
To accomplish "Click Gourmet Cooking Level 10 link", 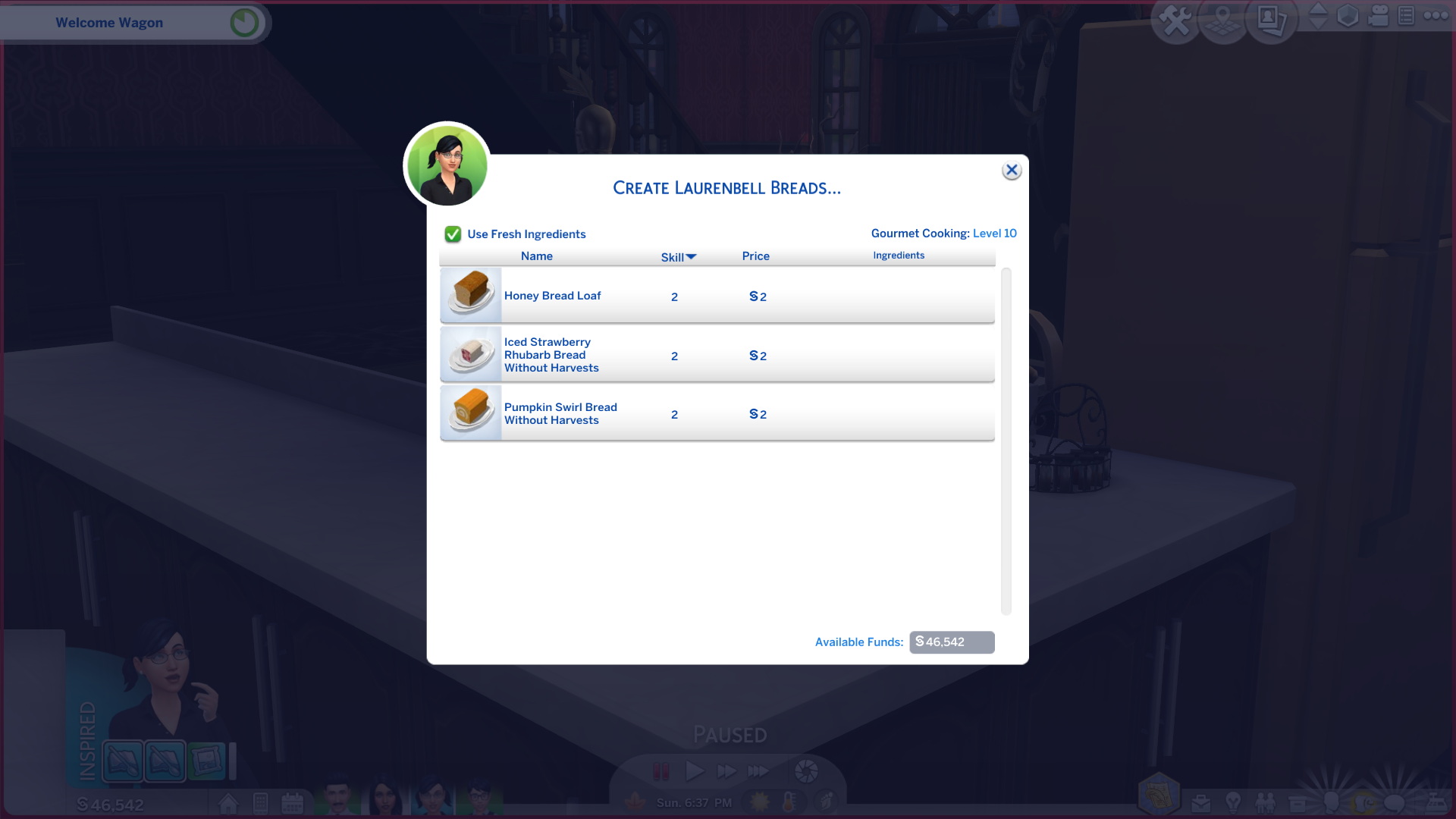I will (994, 233).
